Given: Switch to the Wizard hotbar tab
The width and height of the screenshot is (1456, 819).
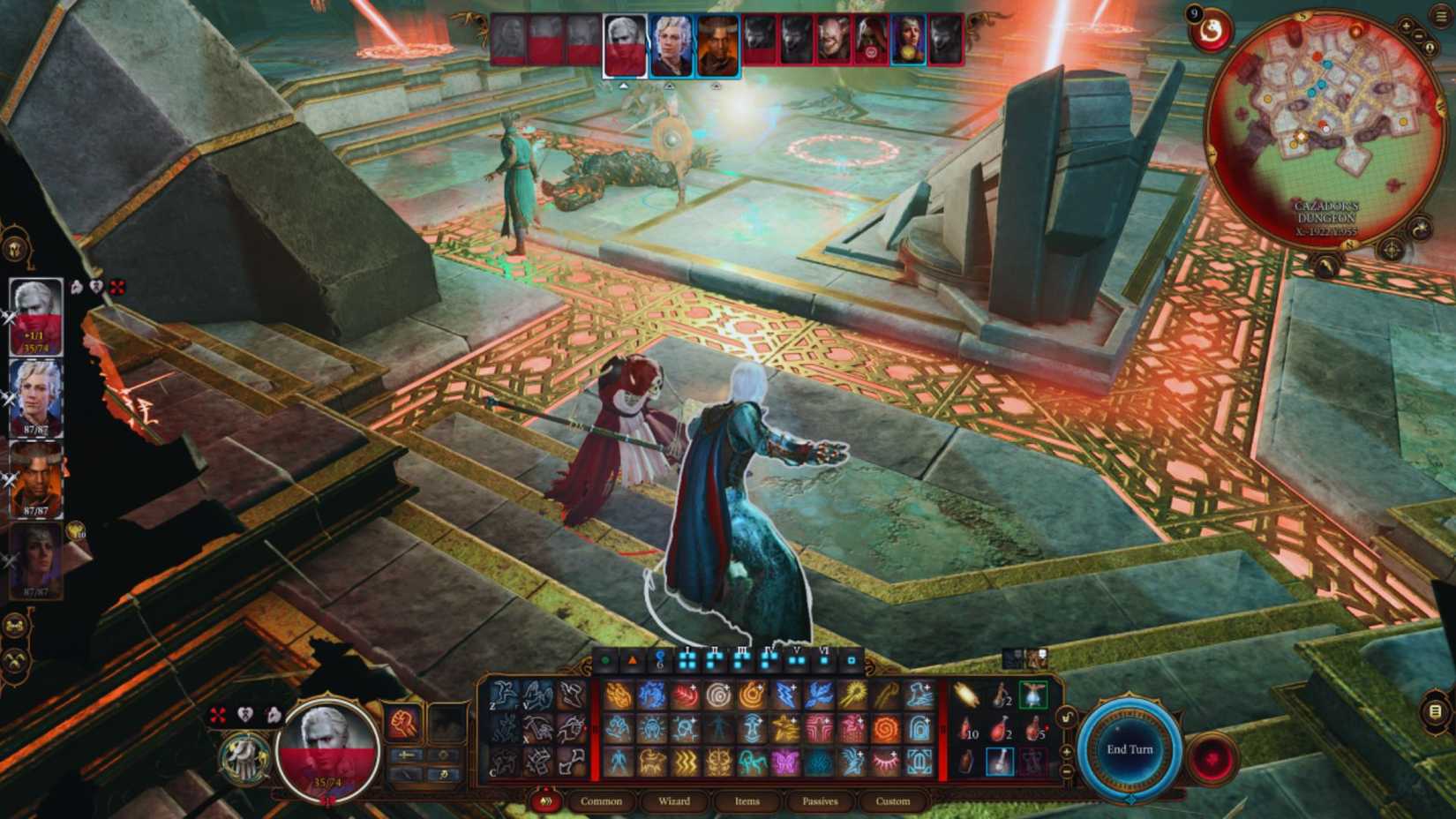Looking at the screenshot, I should coord(675,801).
